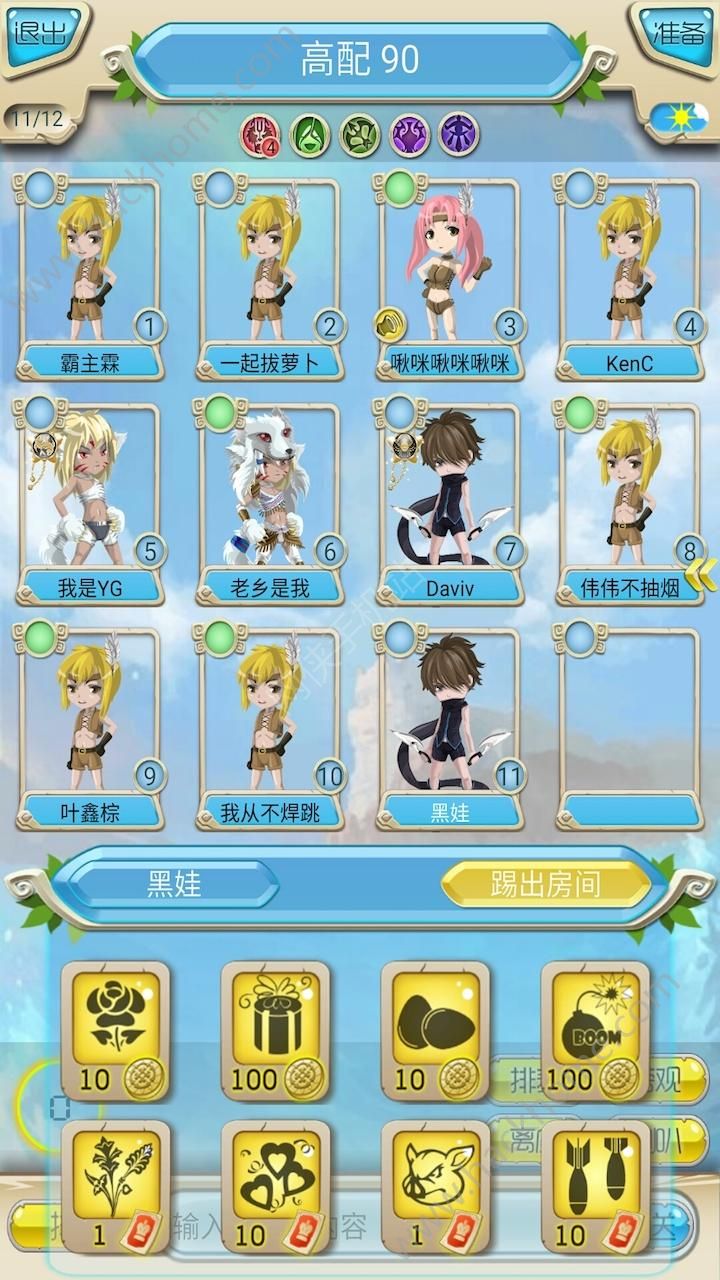The width and height of the screenshot is (720, 1280).
Task: Select player card 一起拔萝卜
Action: point(270,275)
